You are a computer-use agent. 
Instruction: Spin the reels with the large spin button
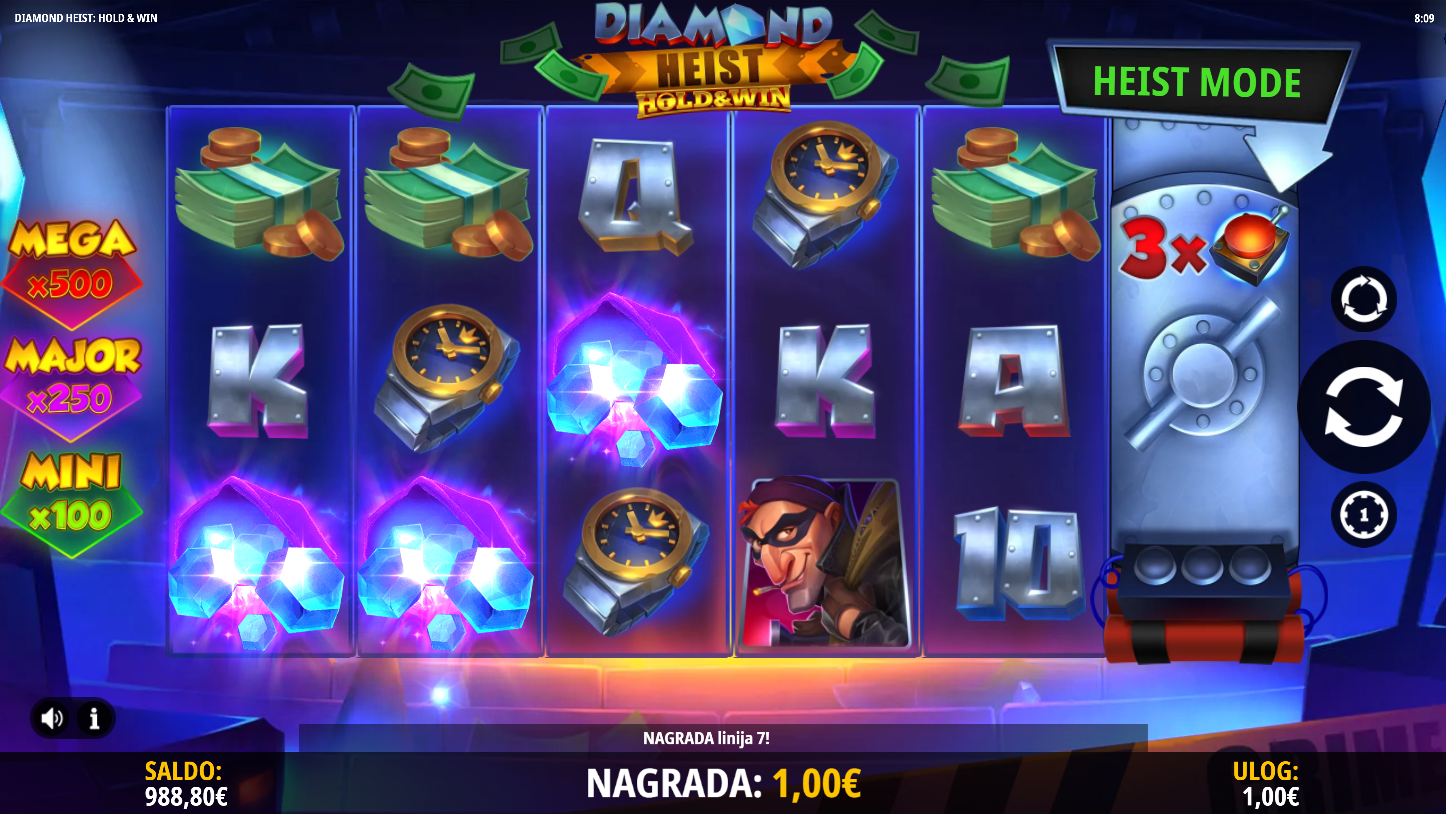pos(1363,407)
